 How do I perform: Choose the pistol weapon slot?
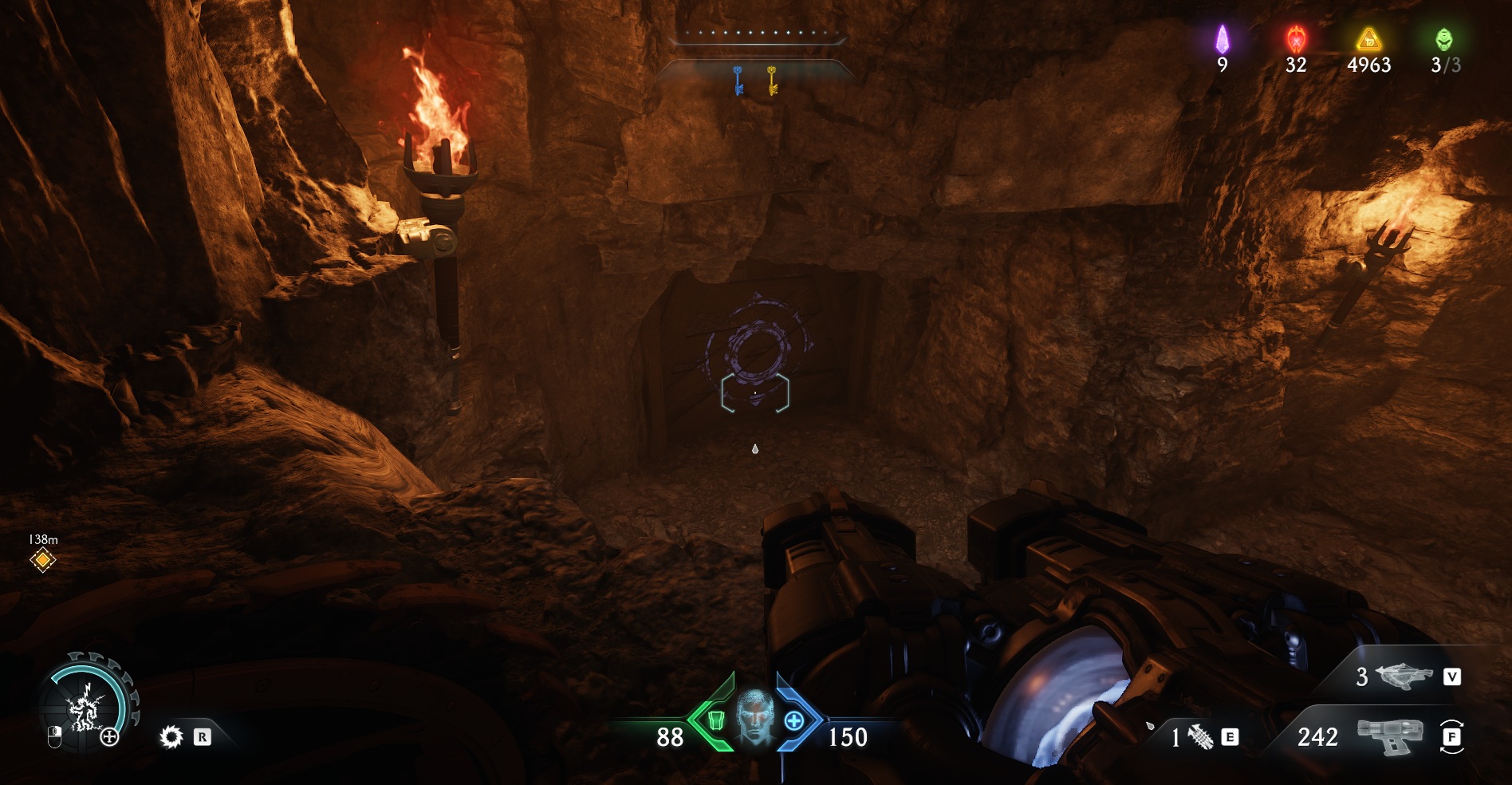click(x=1389, y=736)
